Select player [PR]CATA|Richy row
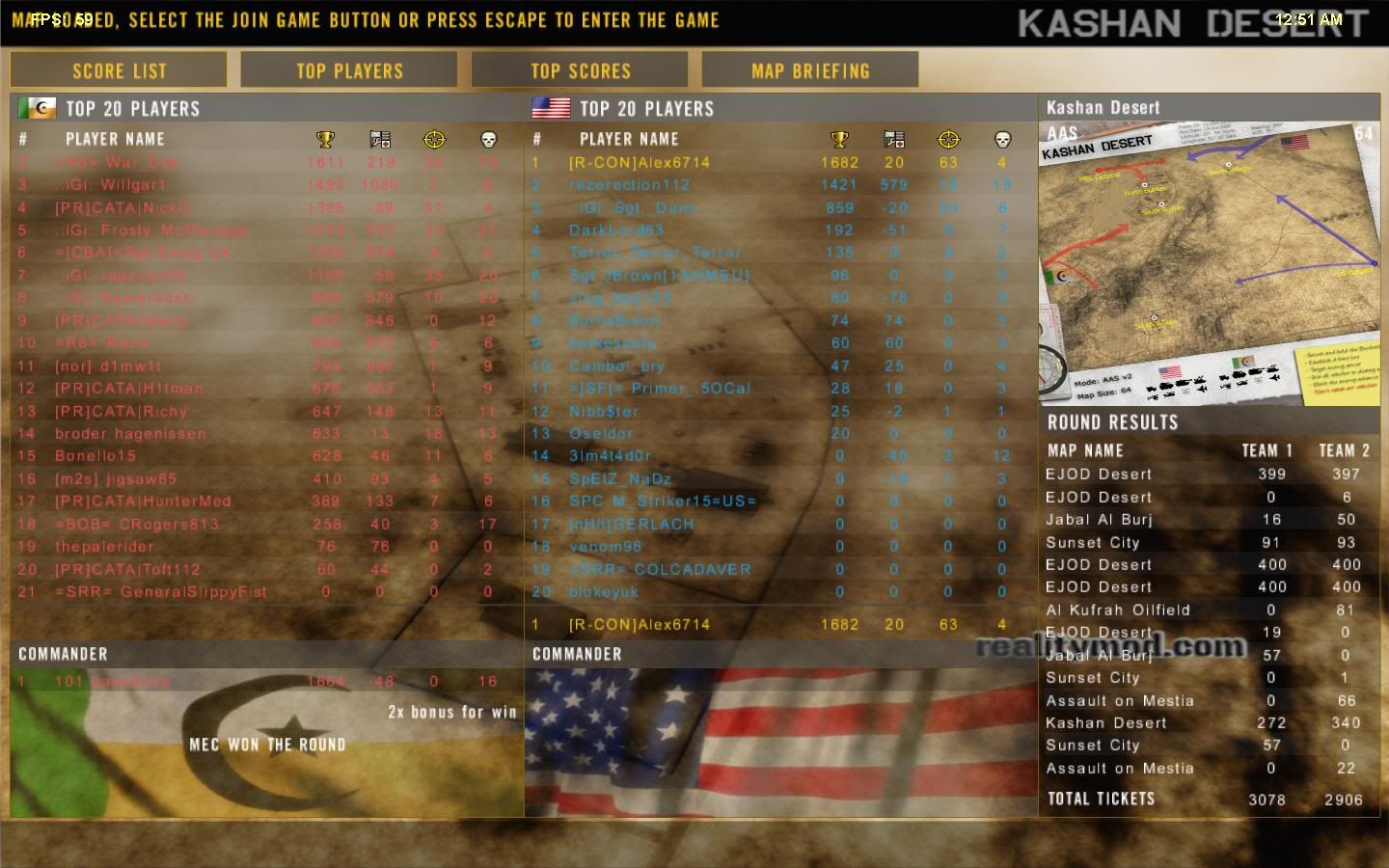Screen dimensions: 1389x868 click(x=121, y=412)
